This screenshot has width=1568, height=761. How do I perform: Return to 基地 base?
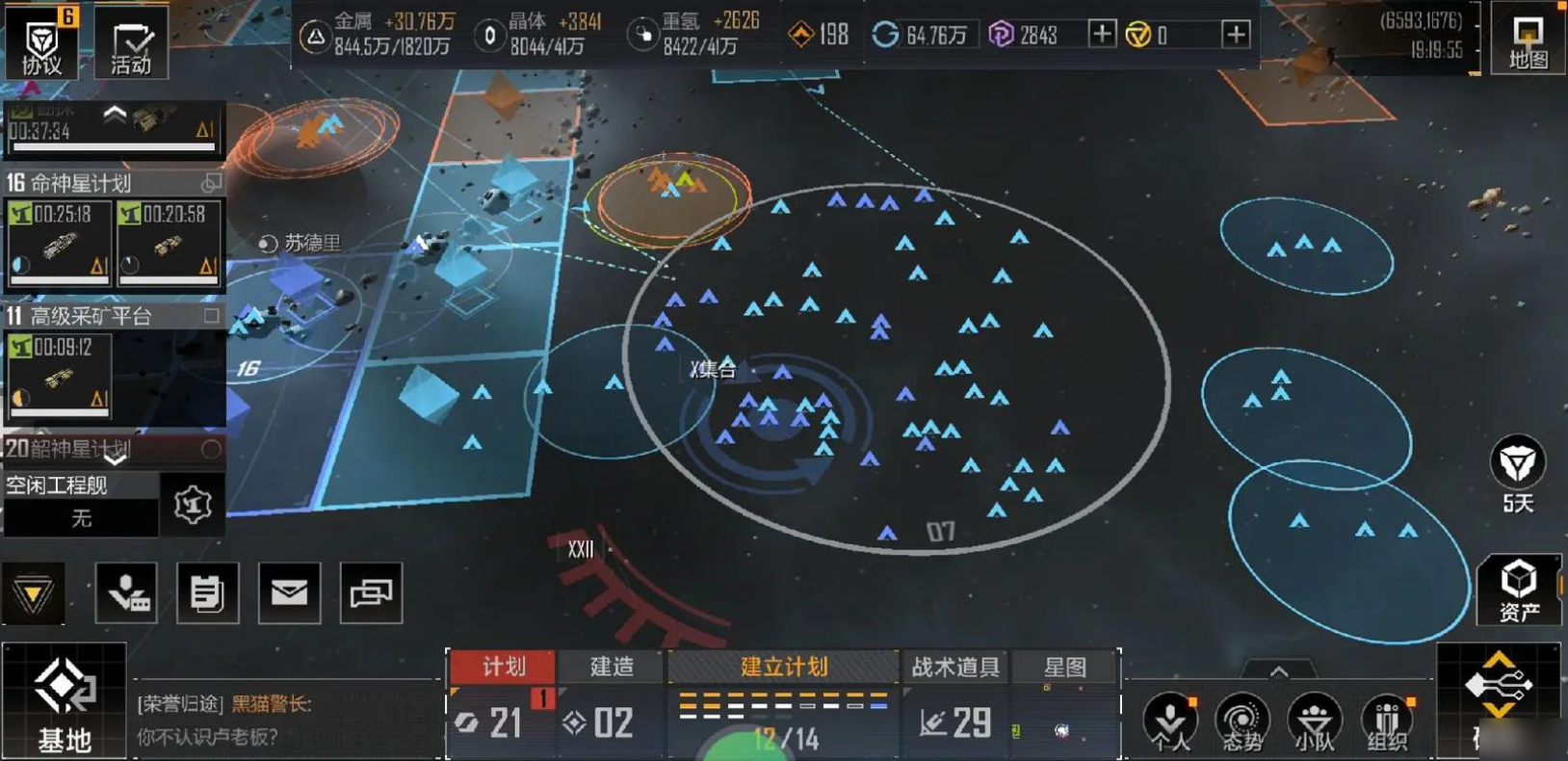(x=64, y=700)
